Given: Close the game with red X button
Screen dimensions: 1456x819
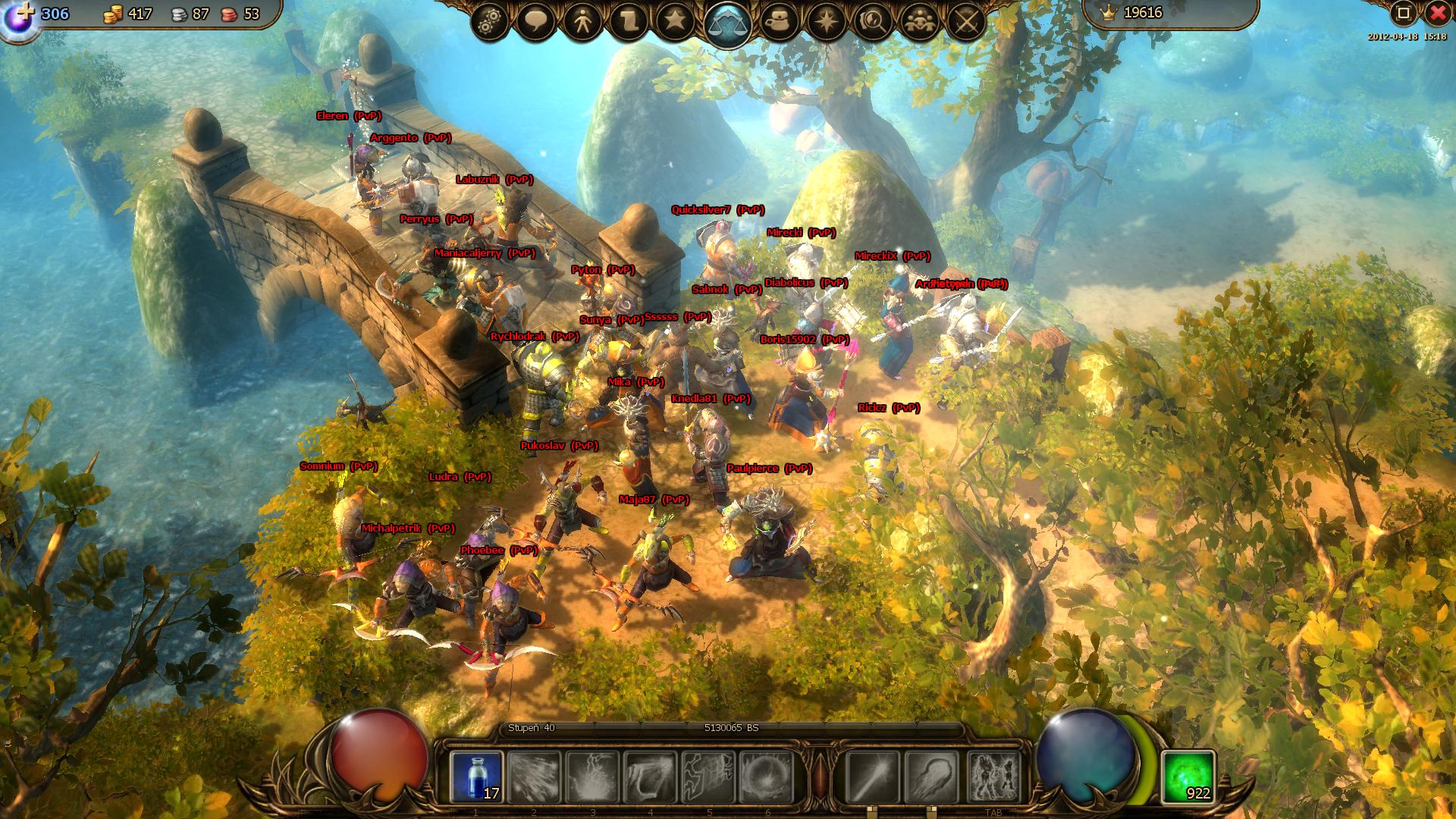Looking at the screenshot, I should 1438,13.
